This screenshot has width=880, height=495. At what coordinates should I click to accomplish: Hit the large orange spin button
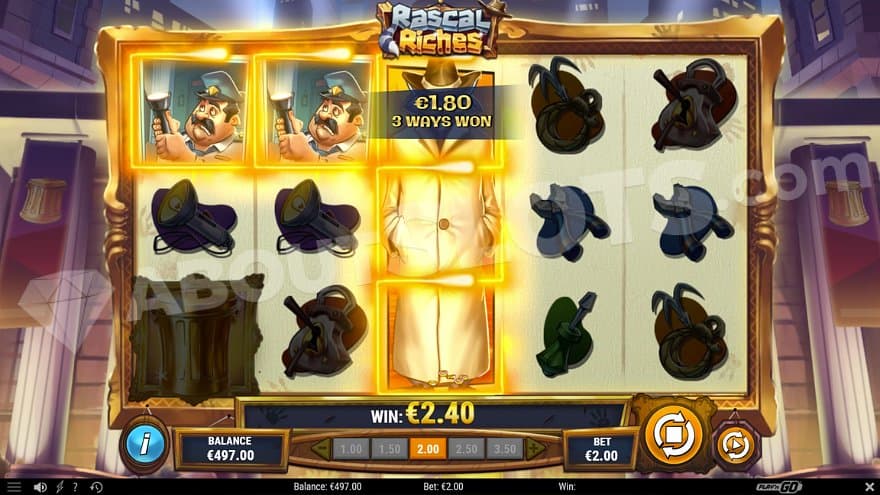[674, 435]
